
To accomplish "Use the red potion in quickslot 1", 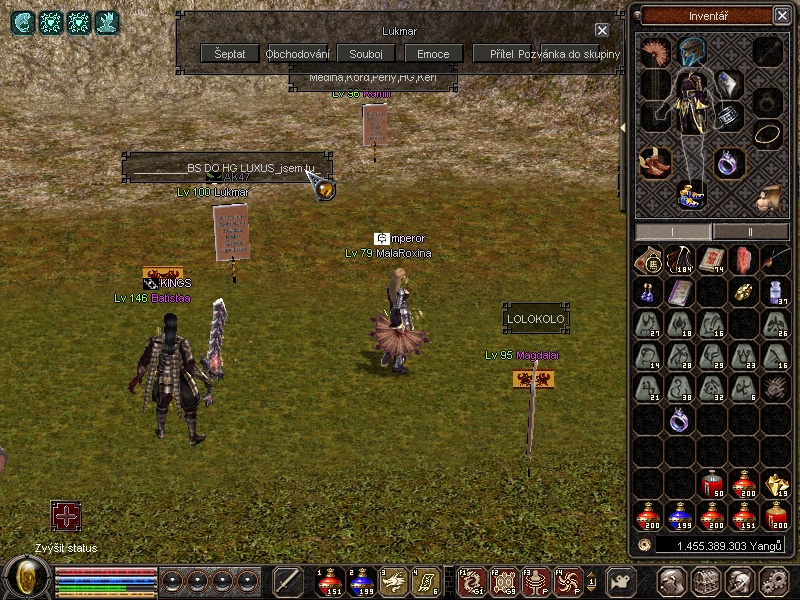I will (x=329, y=581).
